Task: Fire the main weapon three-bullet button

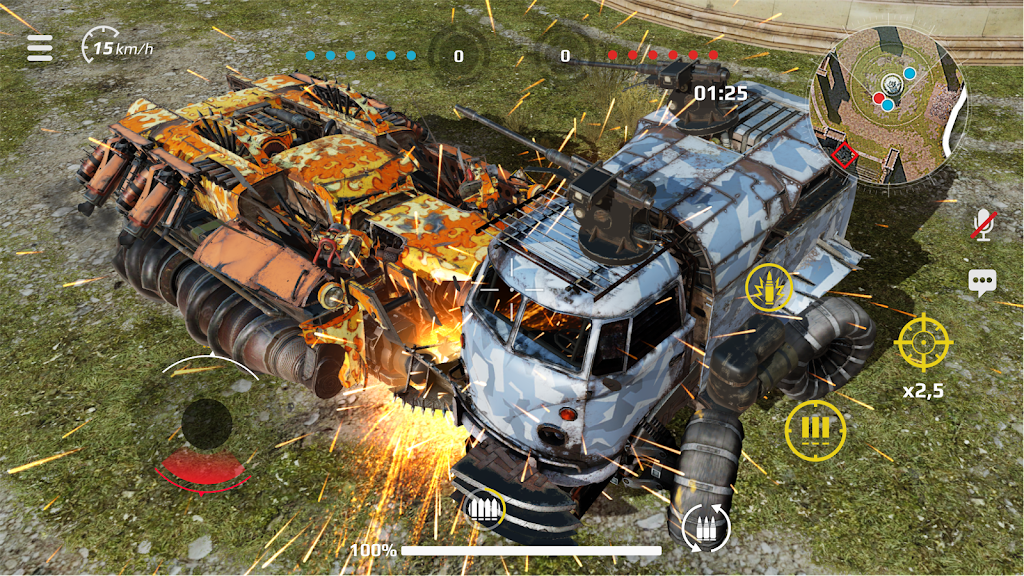Action: click(x=815, y=430)
